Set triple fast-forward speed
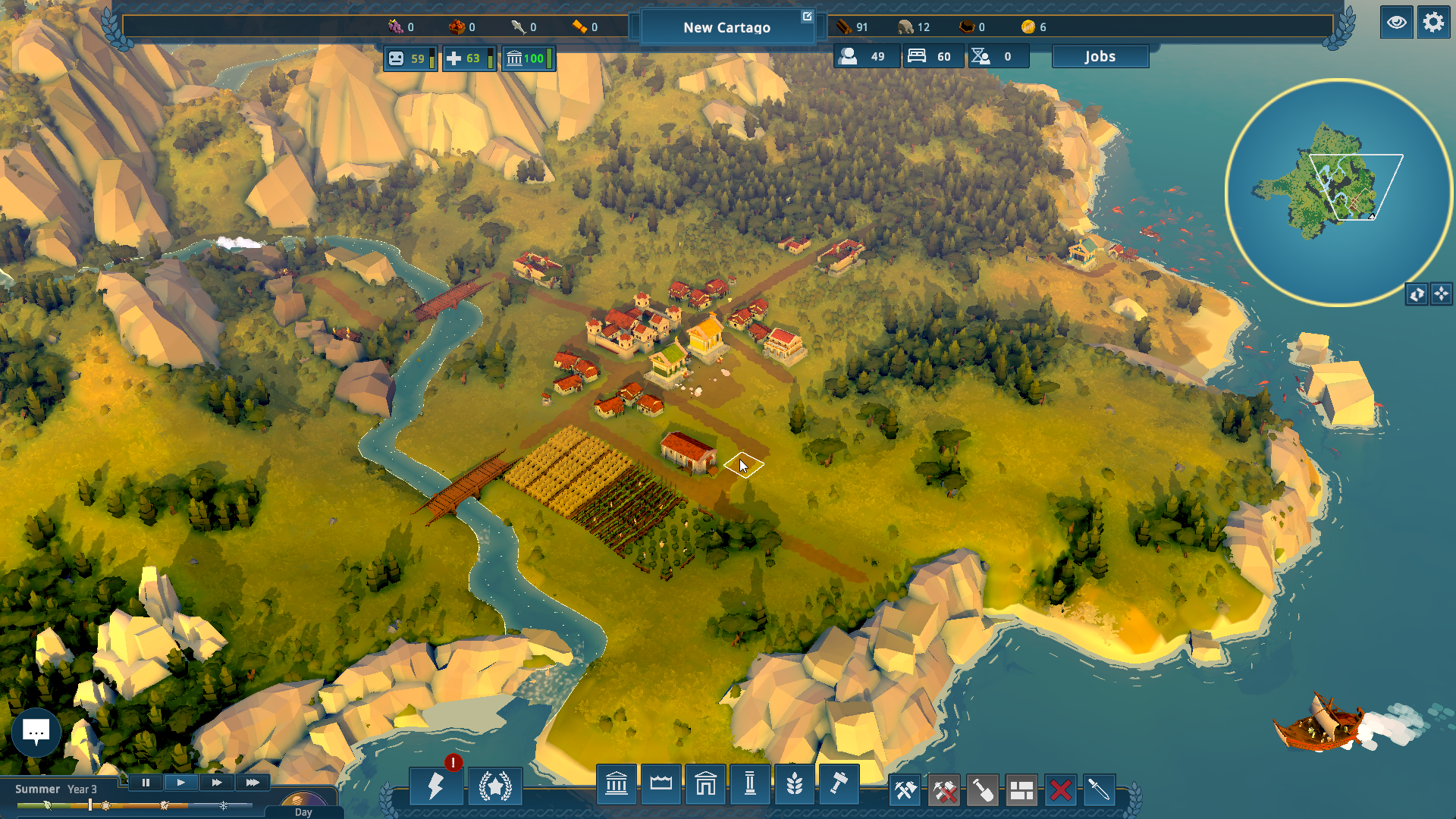1456x819 pixels. [x=253, y=783]
